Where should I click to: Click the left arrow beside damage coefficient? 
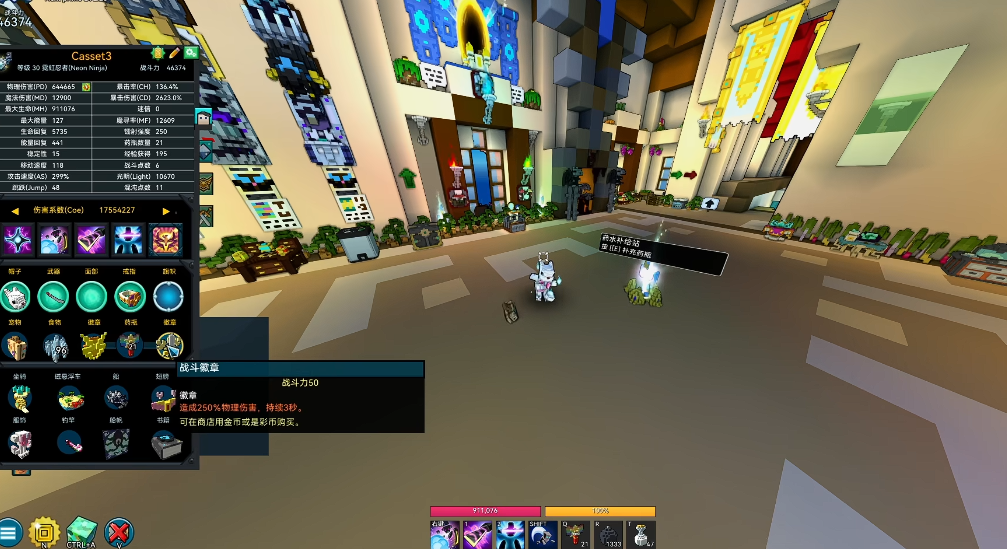point(15,211)
